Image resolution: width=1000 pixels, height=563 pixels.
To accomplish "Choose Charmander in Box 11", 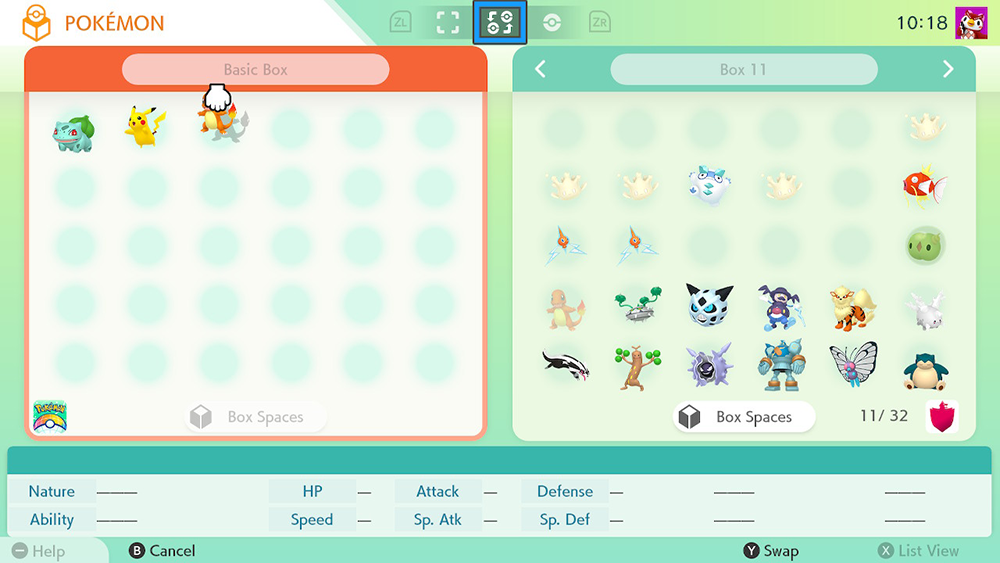I will [565, 307].
